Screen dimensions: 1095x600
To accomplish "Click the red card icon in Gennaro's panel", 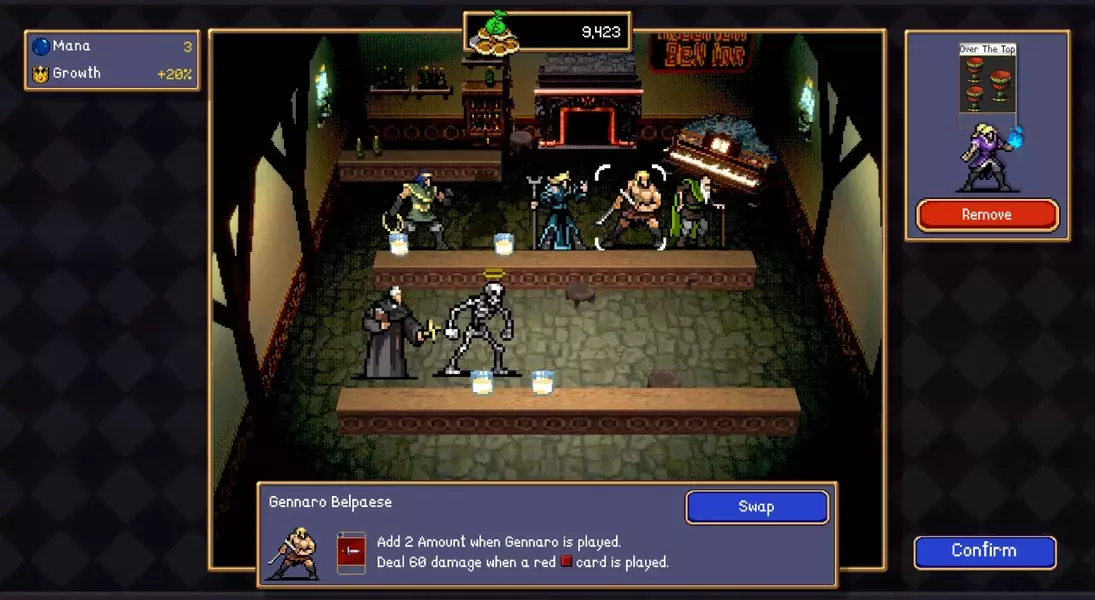I will (x=351, y=552).
